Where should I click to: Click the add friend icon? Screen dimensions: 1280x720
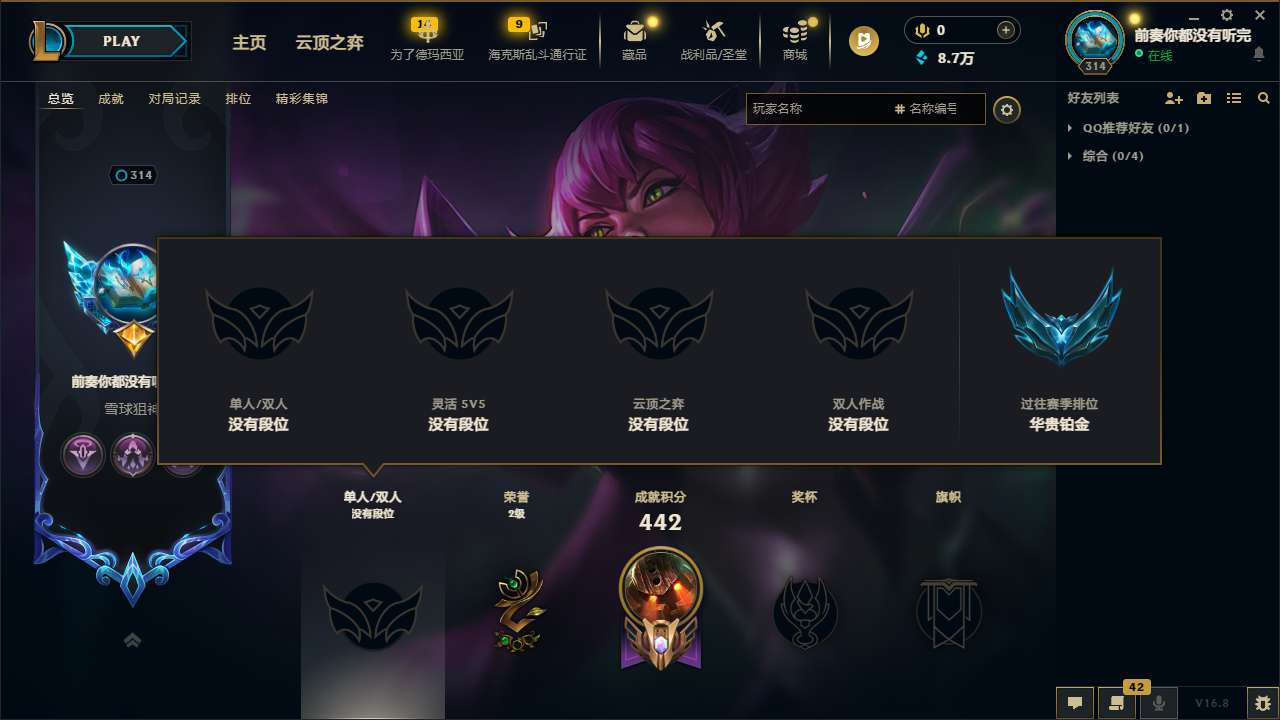pos(1171,98)
